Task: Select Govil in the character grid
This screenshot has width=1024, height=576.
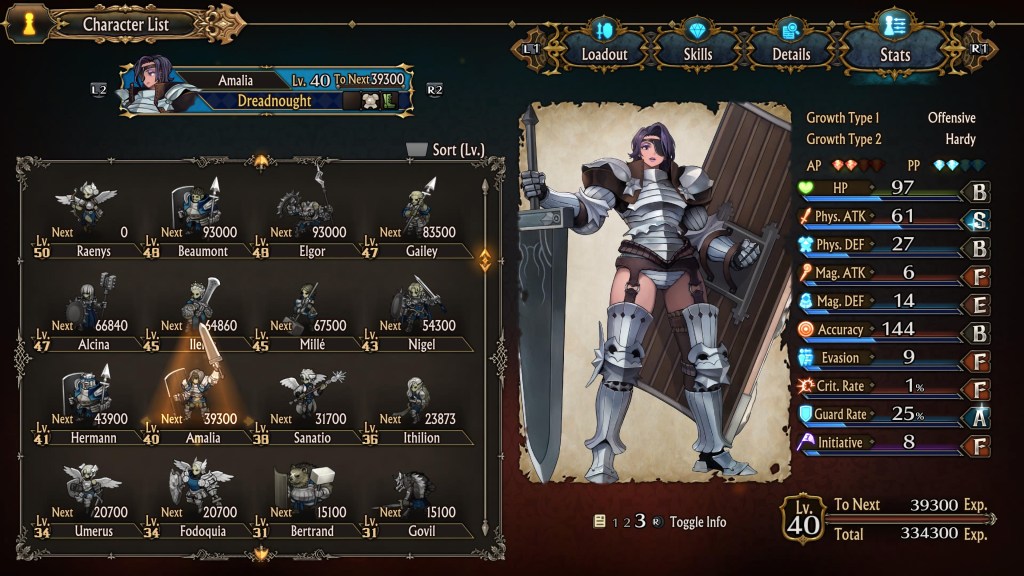Action: pos(420,499)
